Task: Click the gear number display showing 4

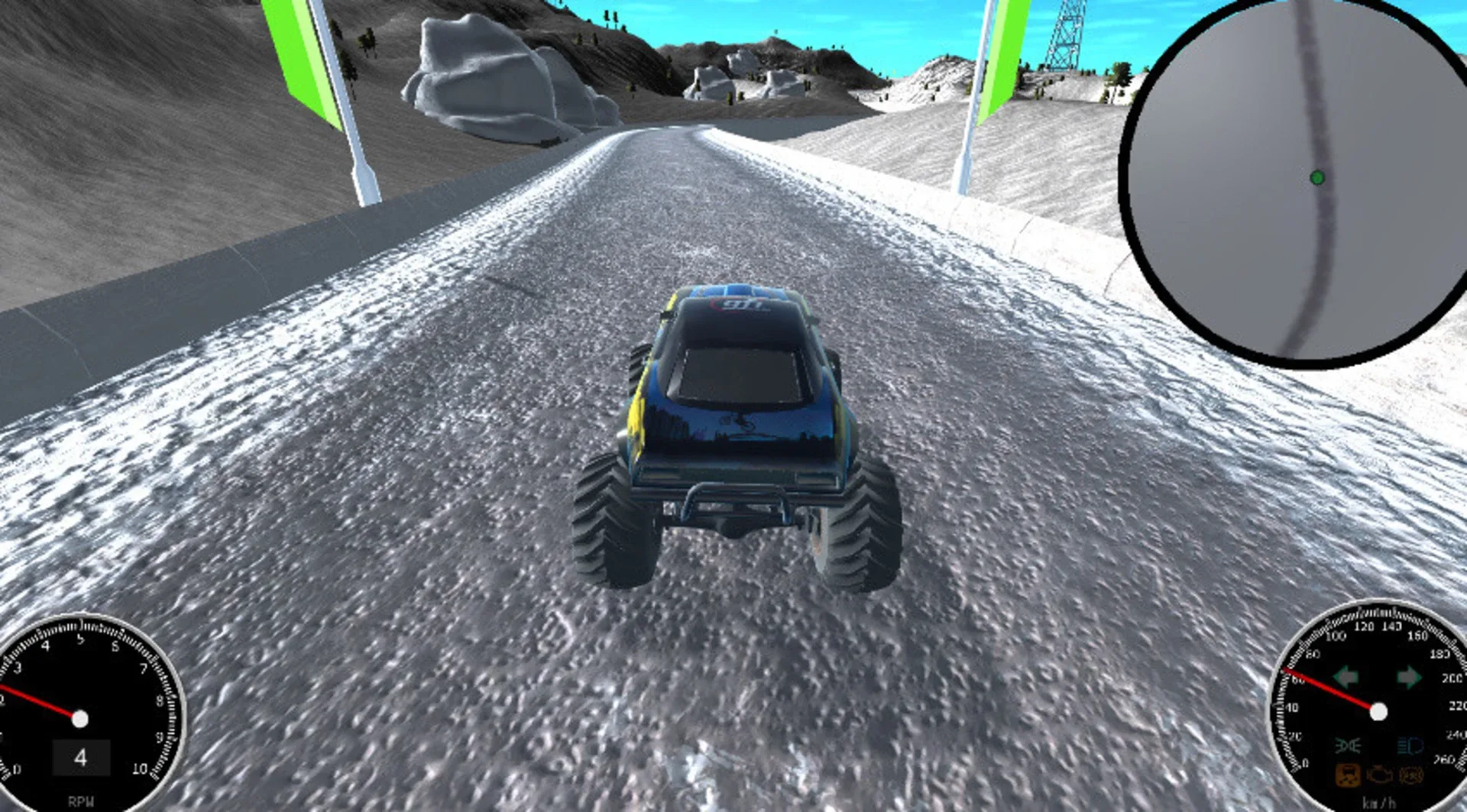Action: click(80, 757)
